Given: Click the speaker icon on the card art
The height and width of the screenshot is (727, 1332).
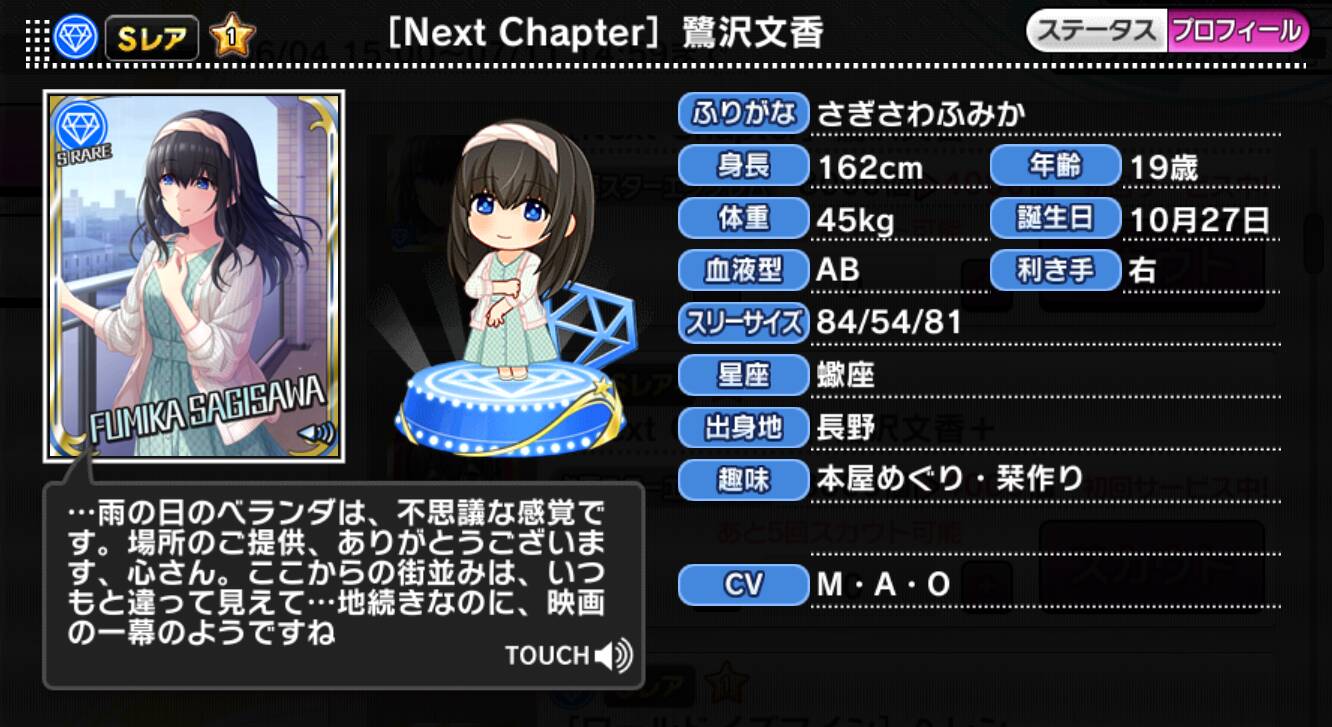Looking at the screenshot, I should (x=317, y=434).
